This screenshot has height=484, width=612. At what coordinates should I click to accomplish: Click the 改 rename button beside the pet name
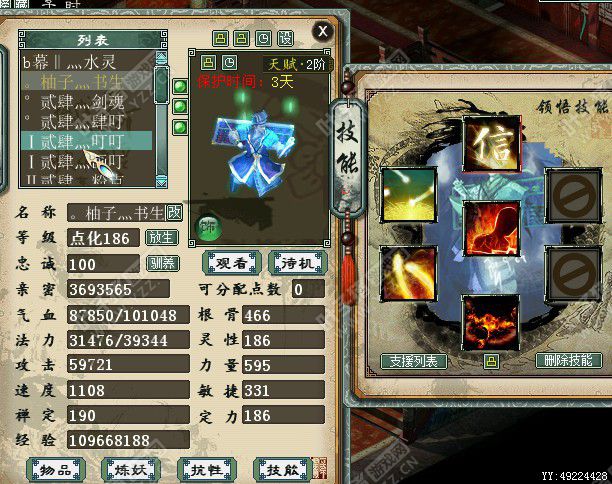(174, 212)
